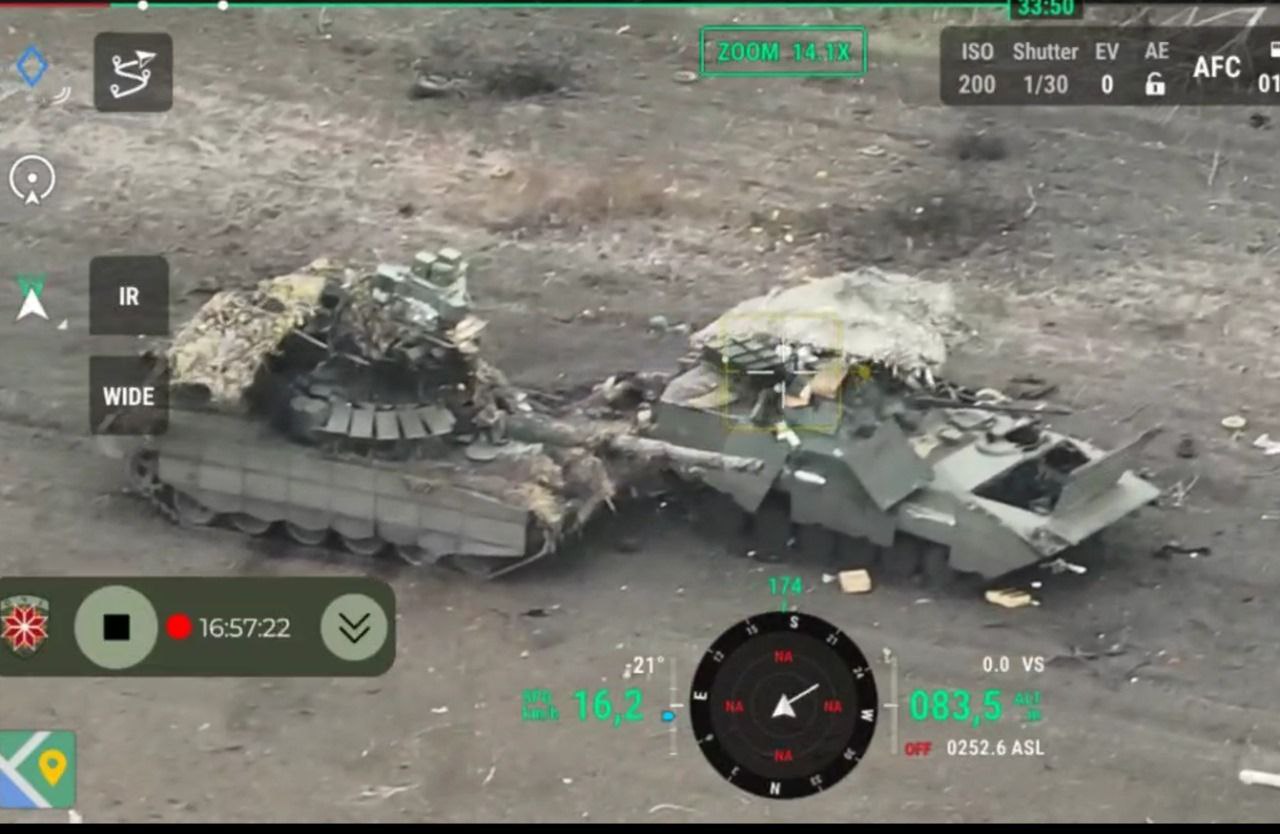This screenshot has height=834, width=1280.
Task: Open the map view thumbnail
Action: (x=38, y=769)
